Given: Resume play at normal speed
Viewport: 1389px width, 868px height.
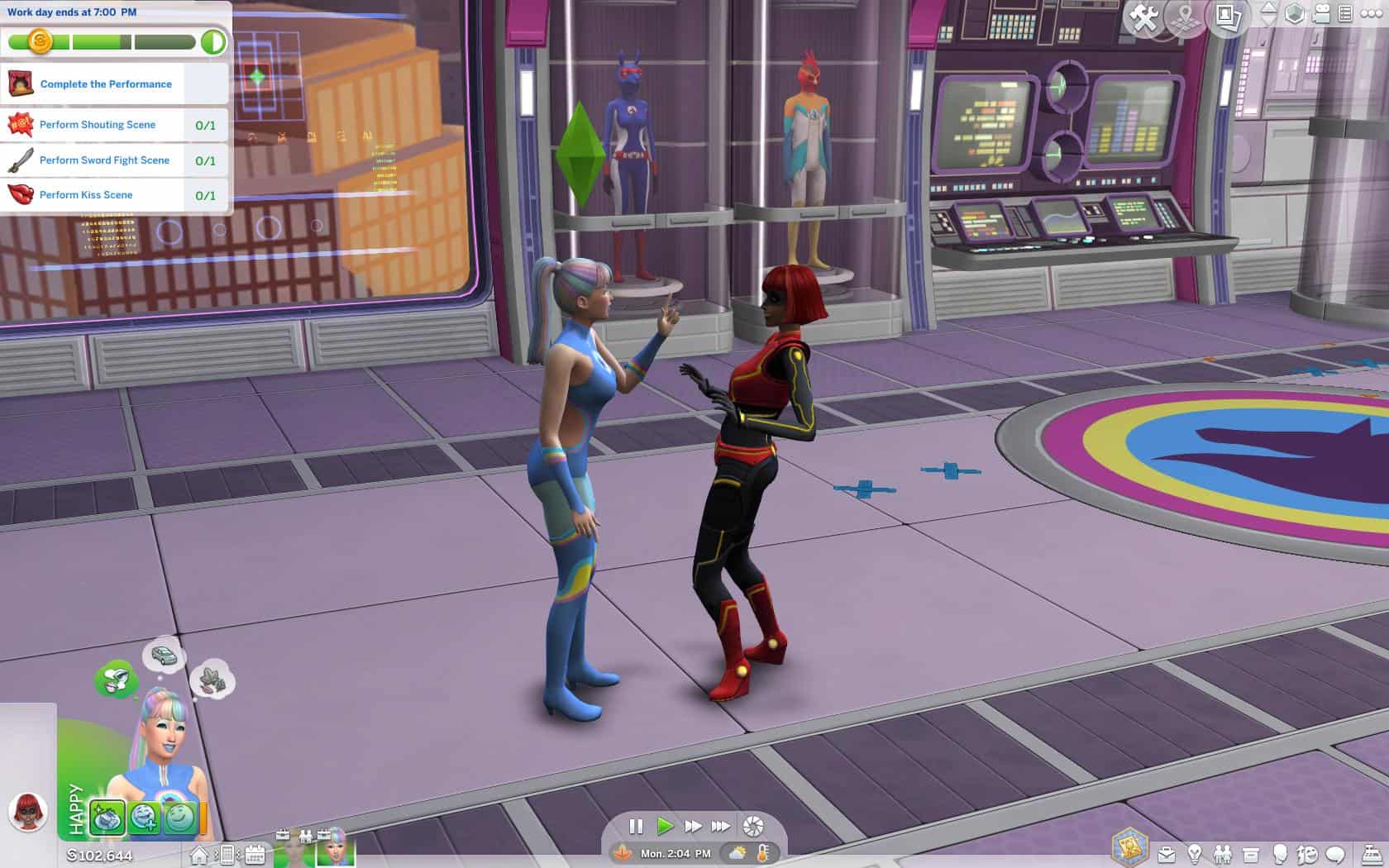Looking at the screenshot, I should point(665,826).
